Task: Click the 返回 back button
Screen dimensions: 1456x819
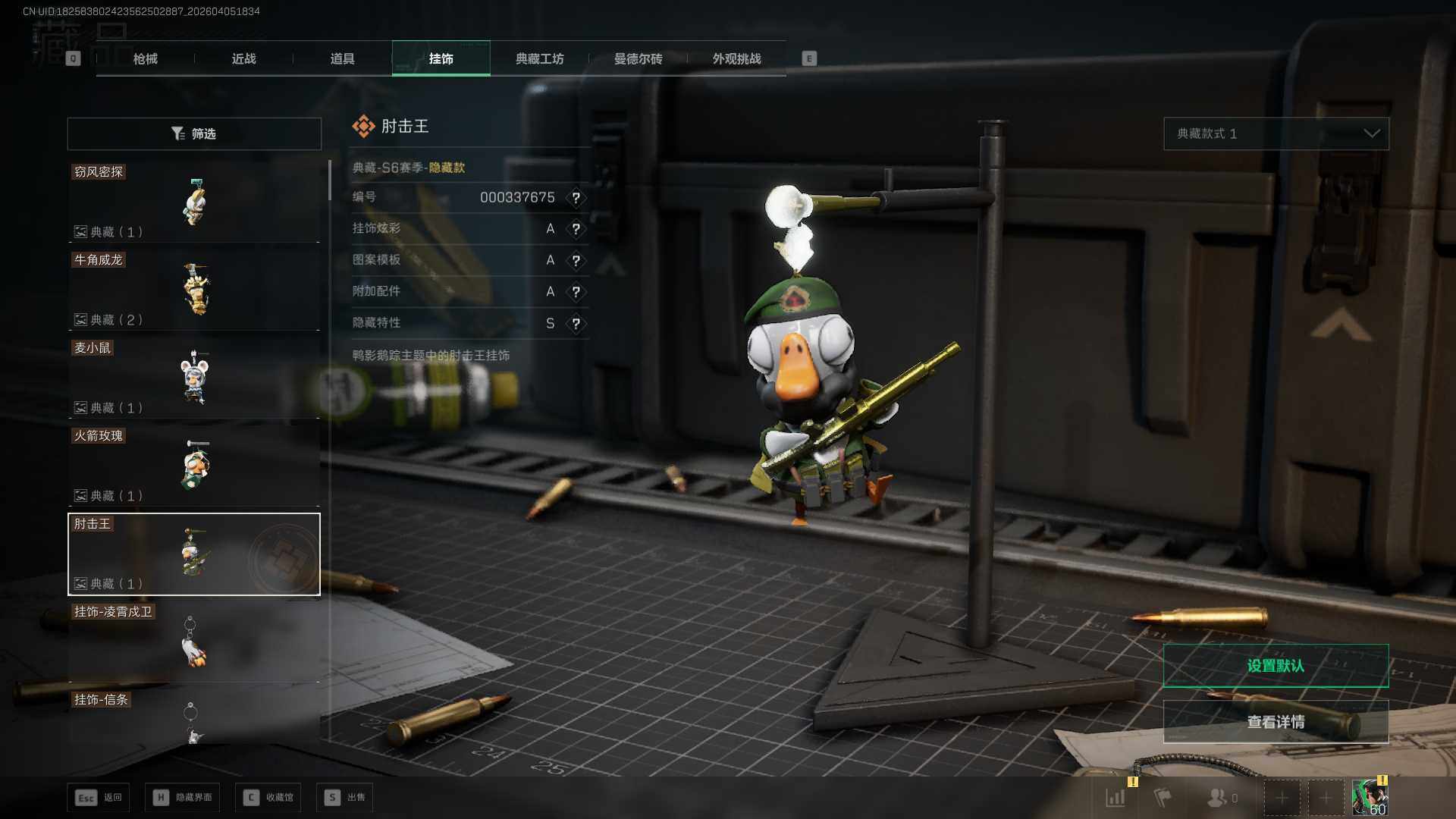Action: (99, 797)
